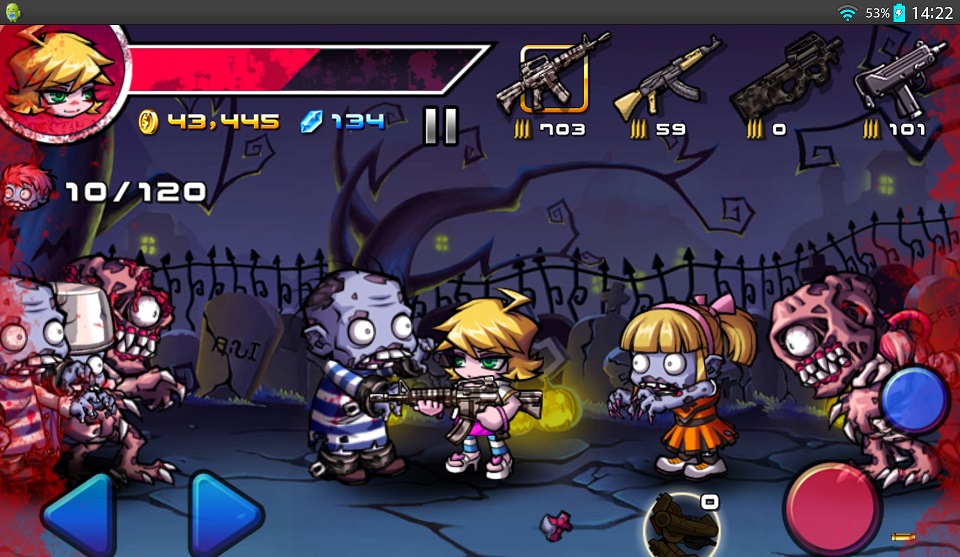Tap the blue round action button
Viewport: 960px width, 557px height.
pos(914,400)
